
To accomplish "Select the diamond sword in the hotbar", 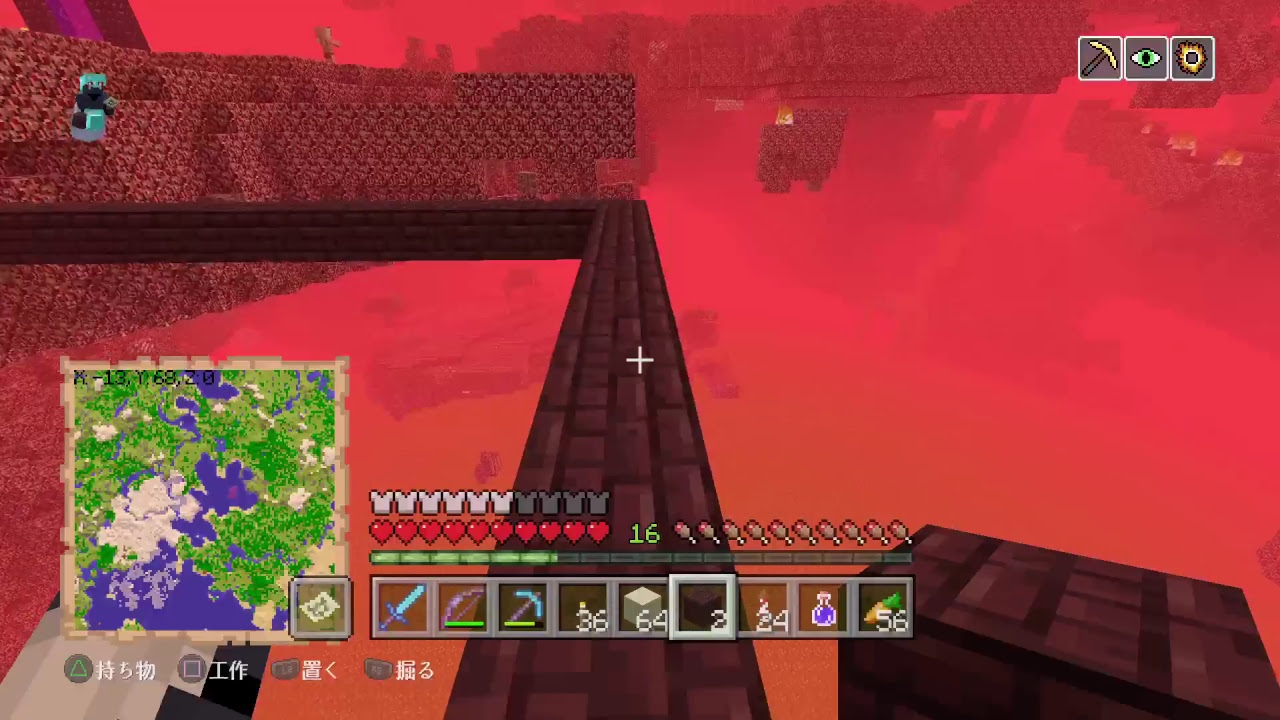I will click(400, 610).
